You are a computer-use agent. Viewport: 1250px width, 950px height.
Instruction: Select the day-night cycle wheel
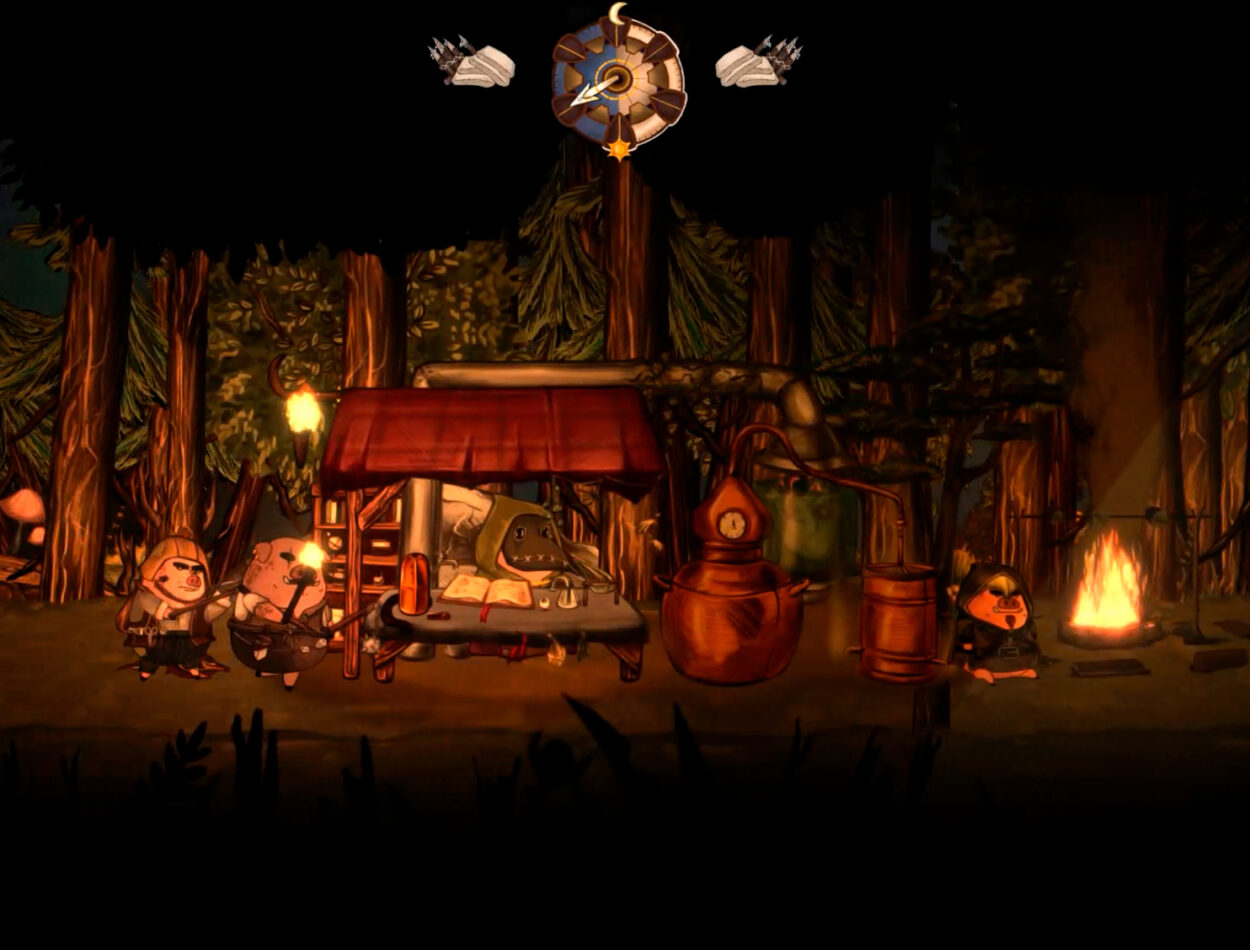pyautogui.click(x=618, y=82)
